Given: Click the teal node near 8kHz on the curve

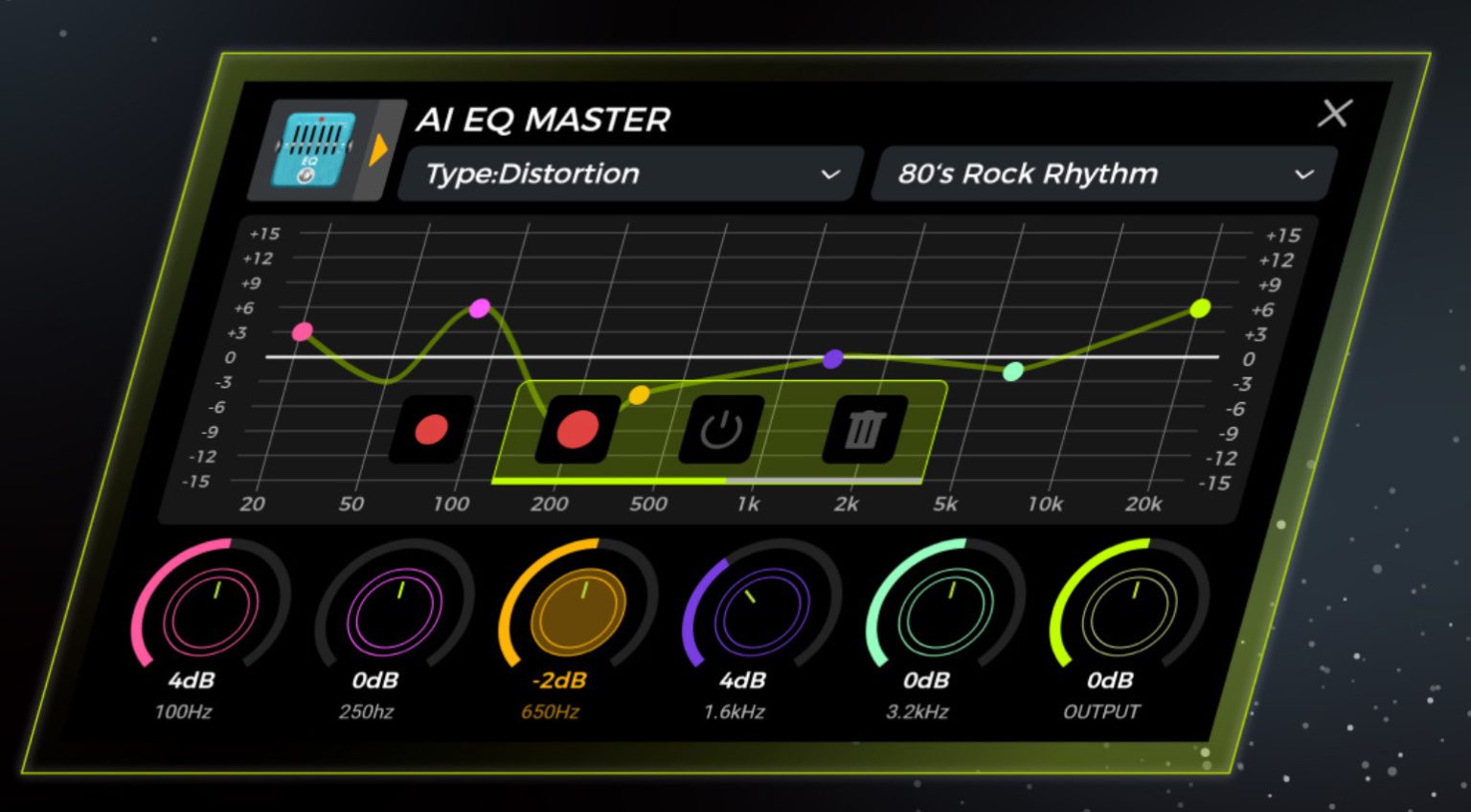Looking at the screenshot, I should [x=1012, y=372].
